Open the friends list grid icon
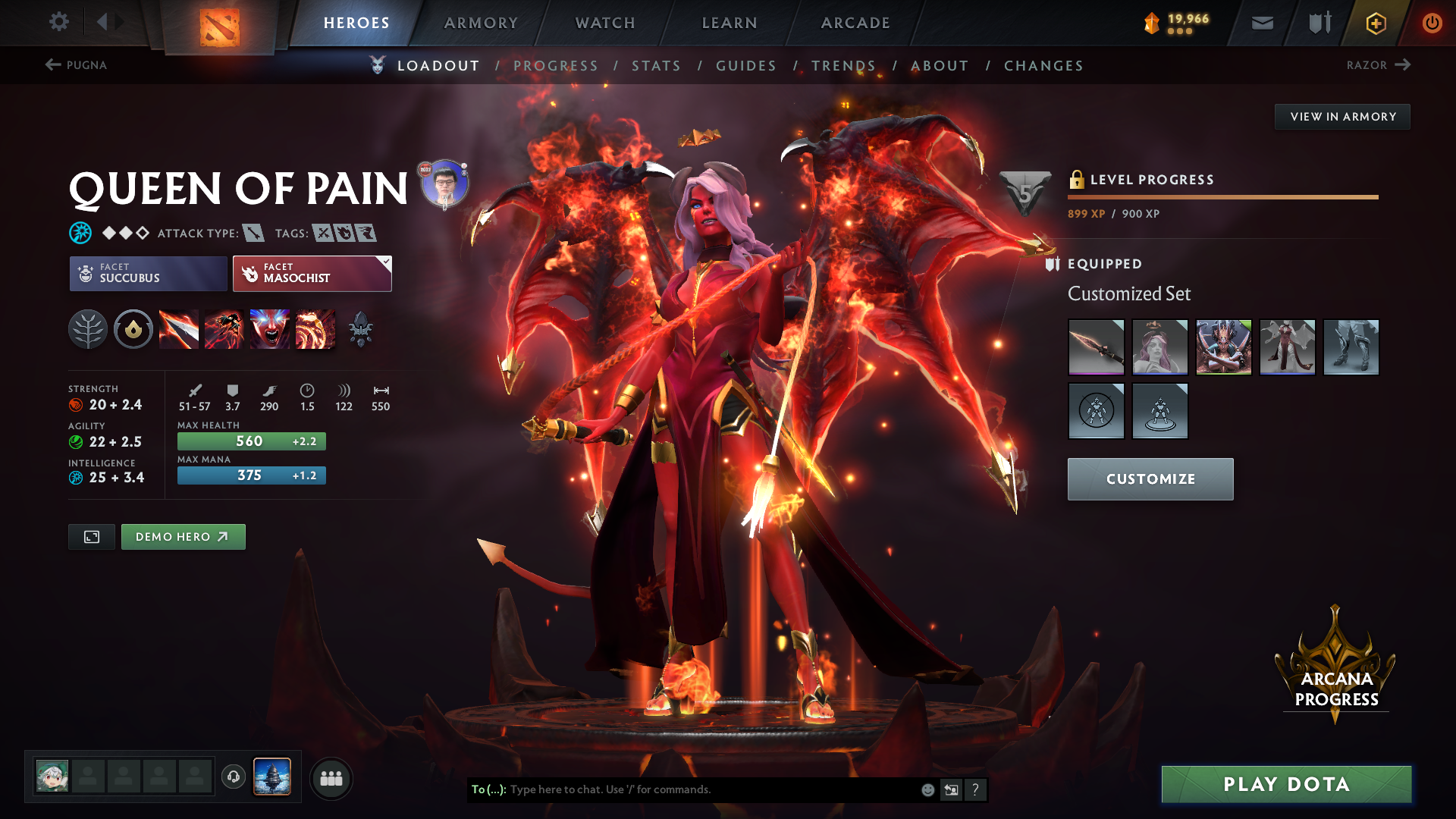 tap(331, 777)
